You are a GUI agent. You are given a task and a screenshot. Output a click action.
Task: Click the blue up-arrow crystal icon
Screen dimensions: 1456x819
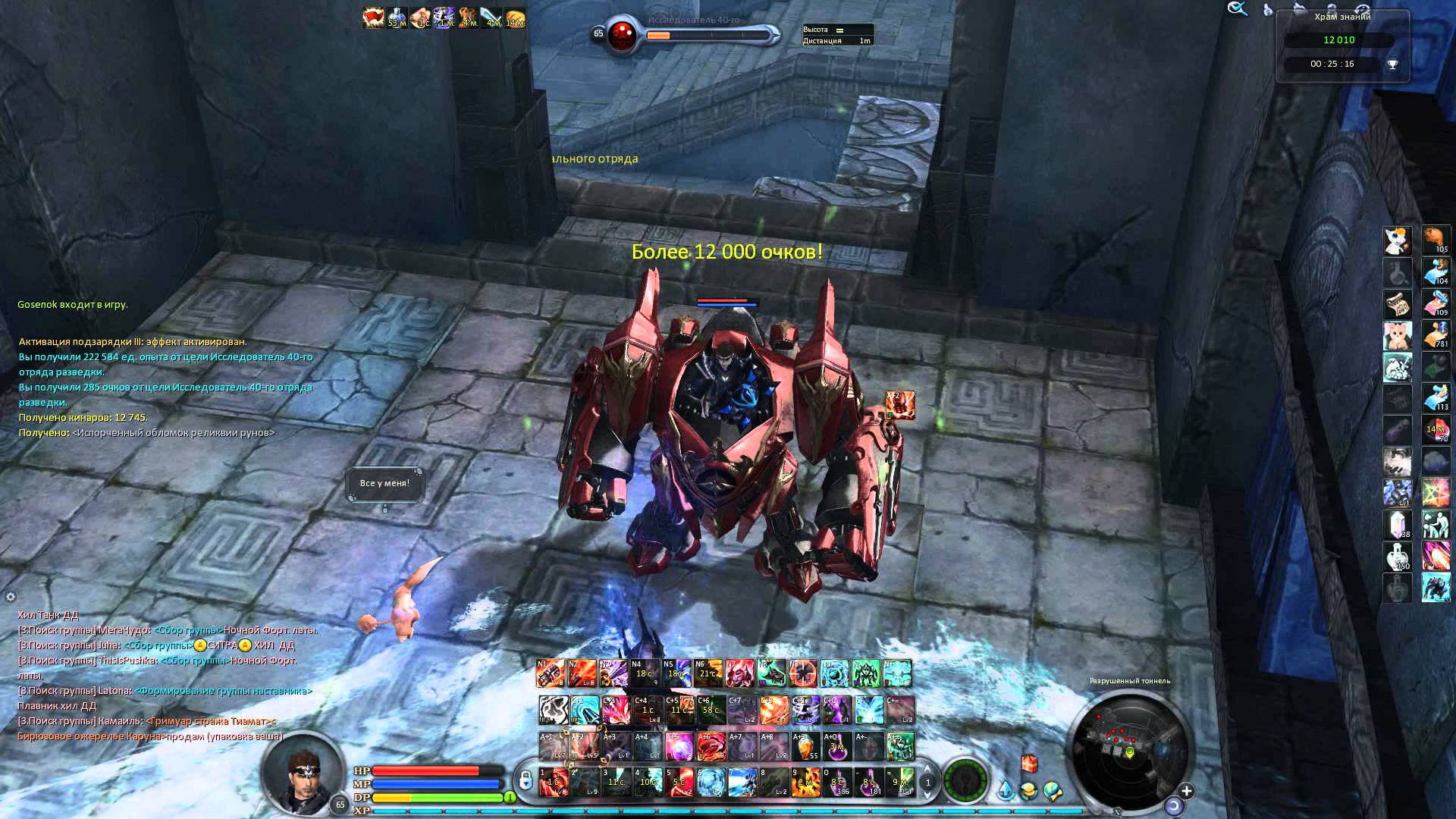[1005, 792]
